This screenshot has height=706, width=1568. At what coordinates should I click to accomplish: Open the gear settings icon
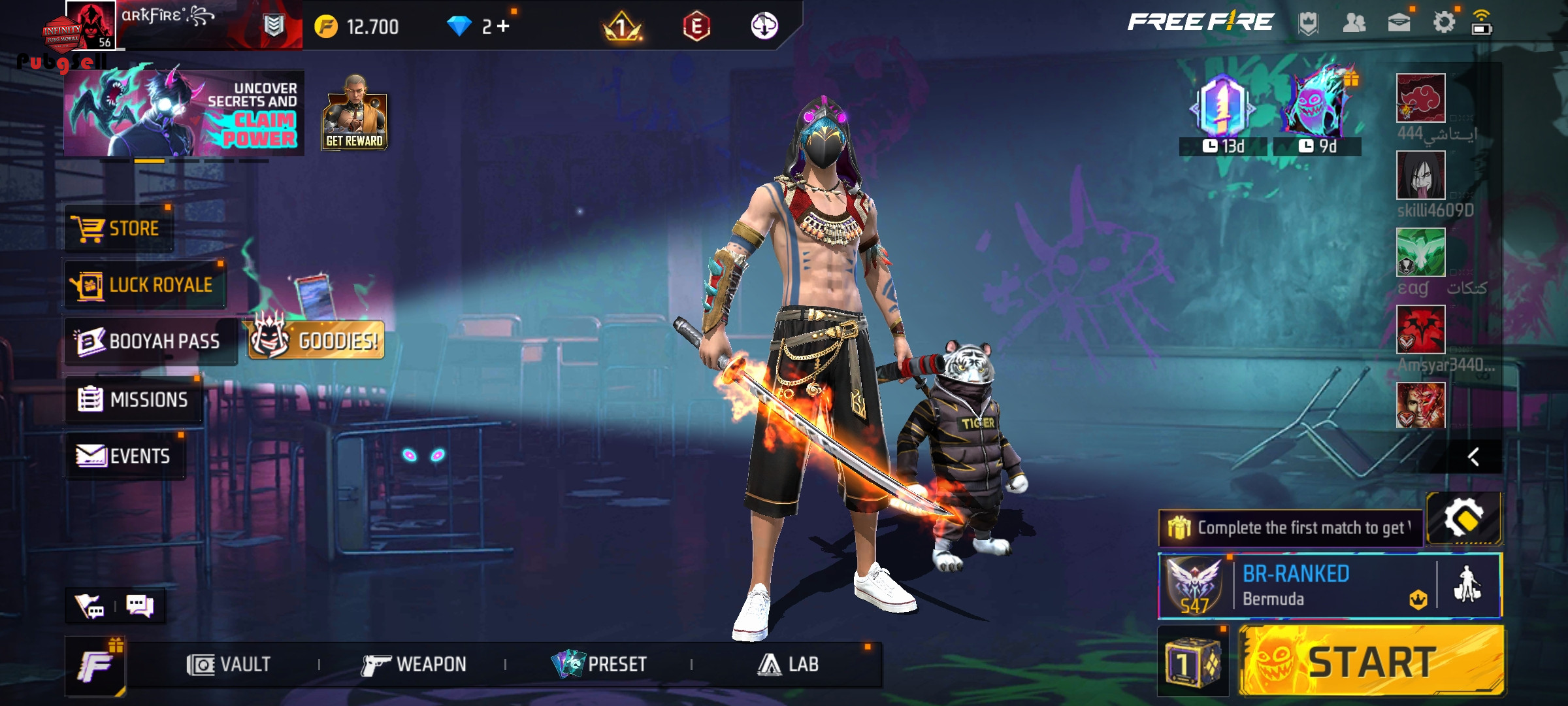point(1444,23)
